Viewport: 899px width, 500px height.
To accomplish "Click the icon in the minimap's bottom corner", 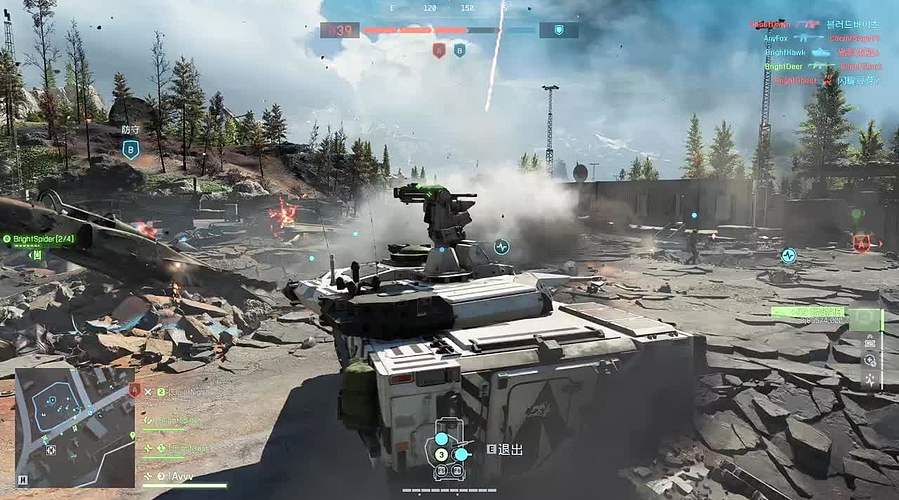I will [23, 479].
